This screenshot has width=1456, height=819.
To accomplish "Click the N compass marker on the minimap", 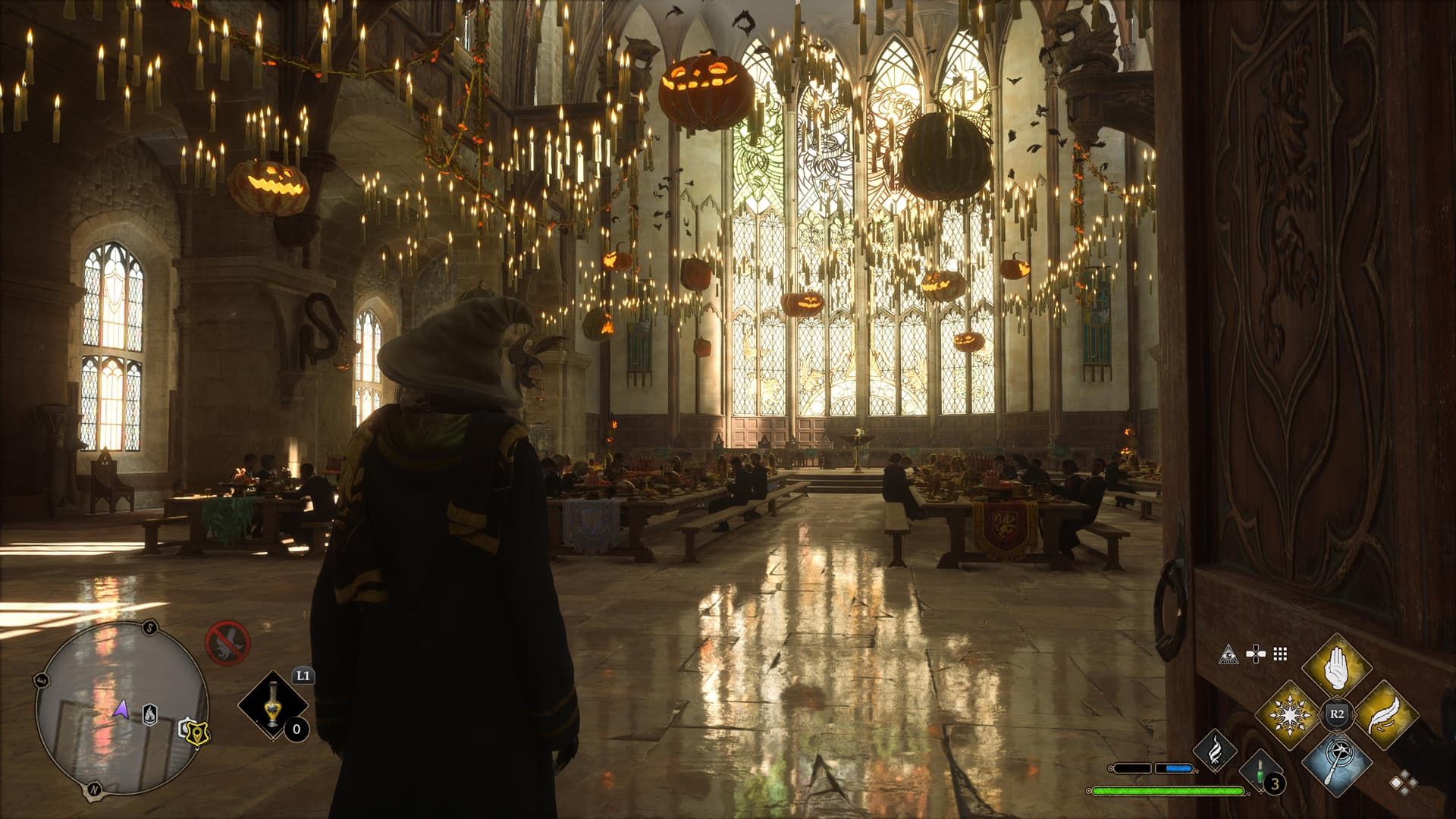I will coord(95,789).
